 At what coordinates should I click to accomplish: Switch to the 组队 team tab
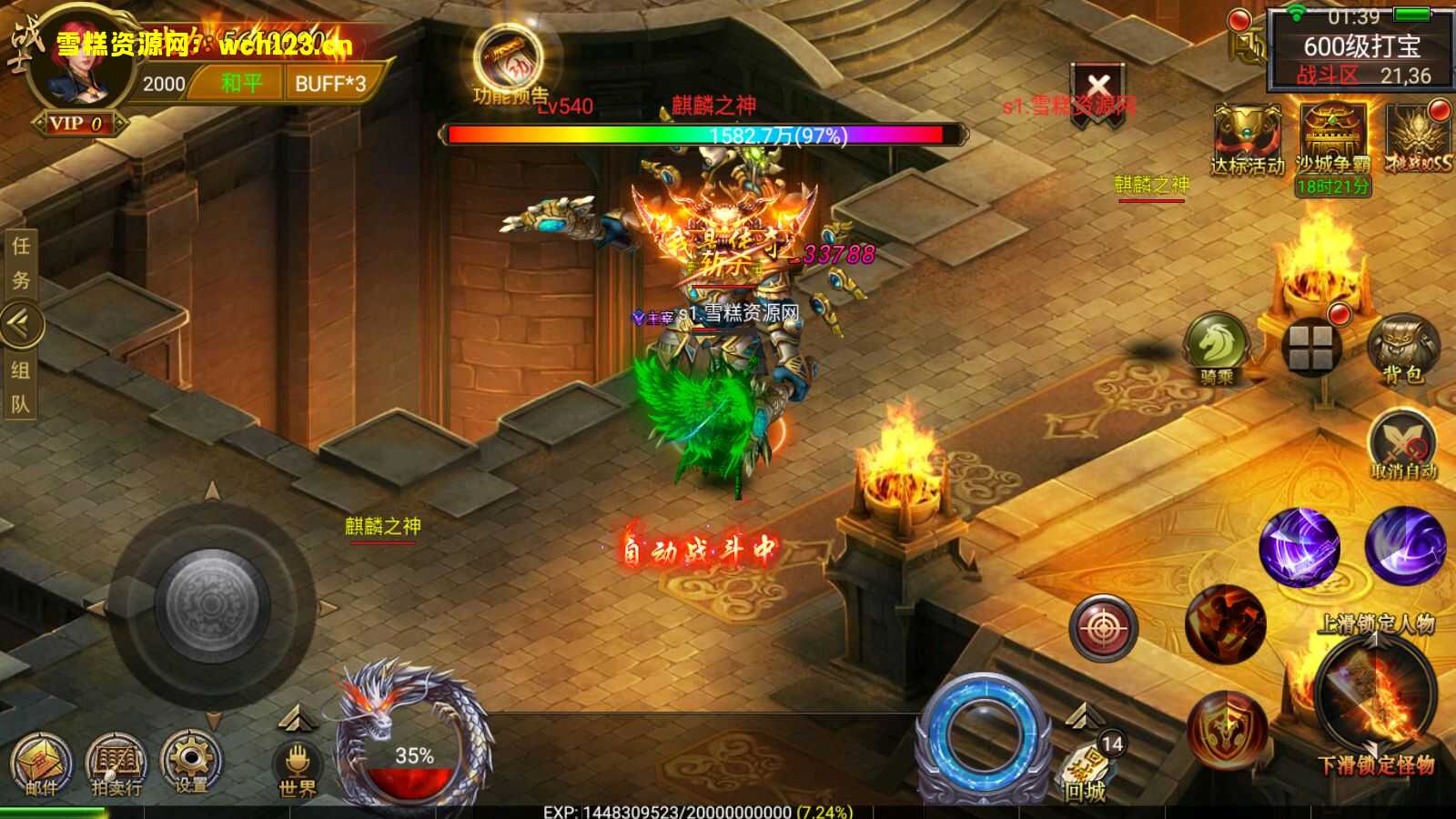click(x=20, y=387)
